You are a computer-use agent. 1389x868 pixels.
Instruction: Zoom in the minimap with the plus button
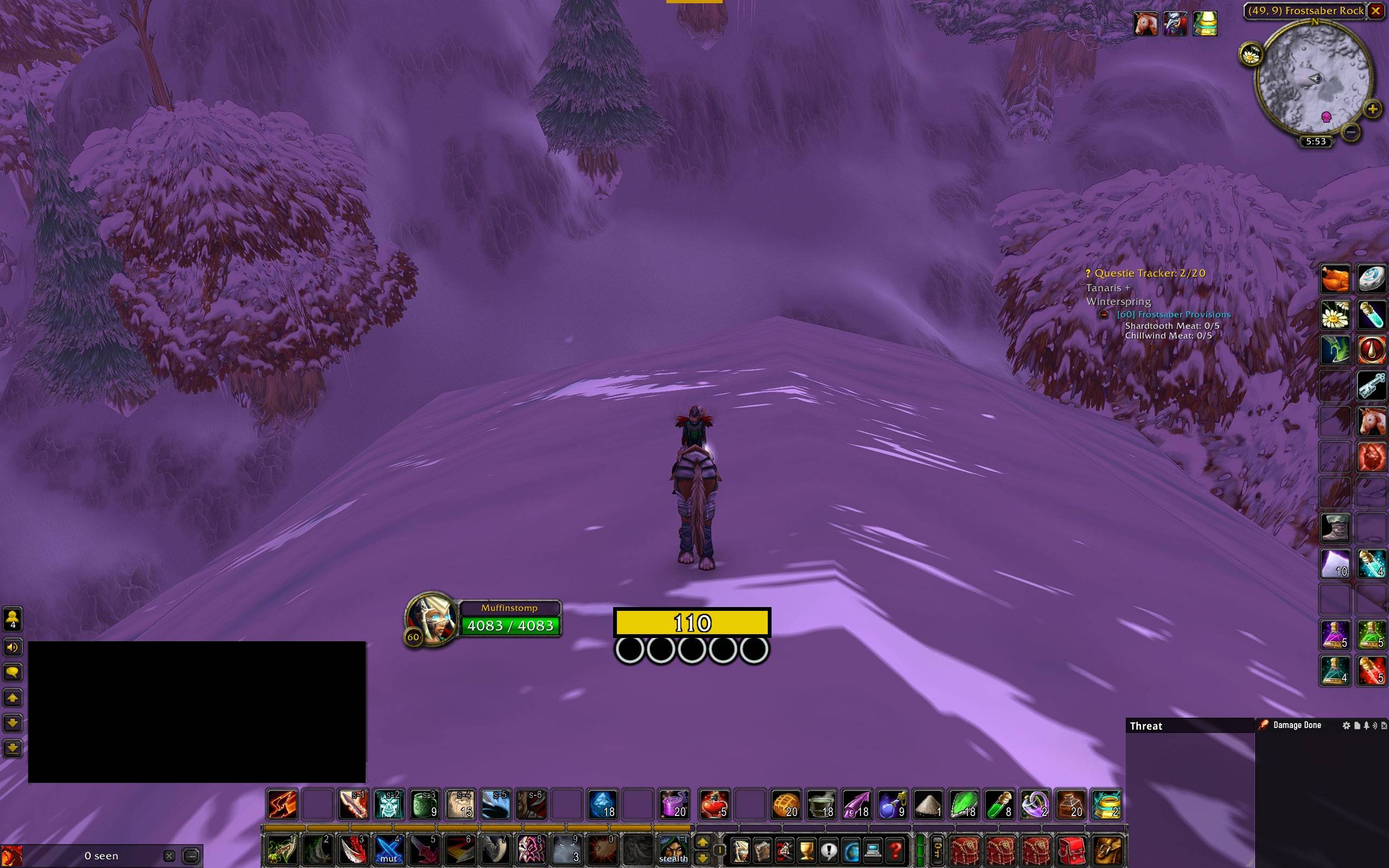1374,108
